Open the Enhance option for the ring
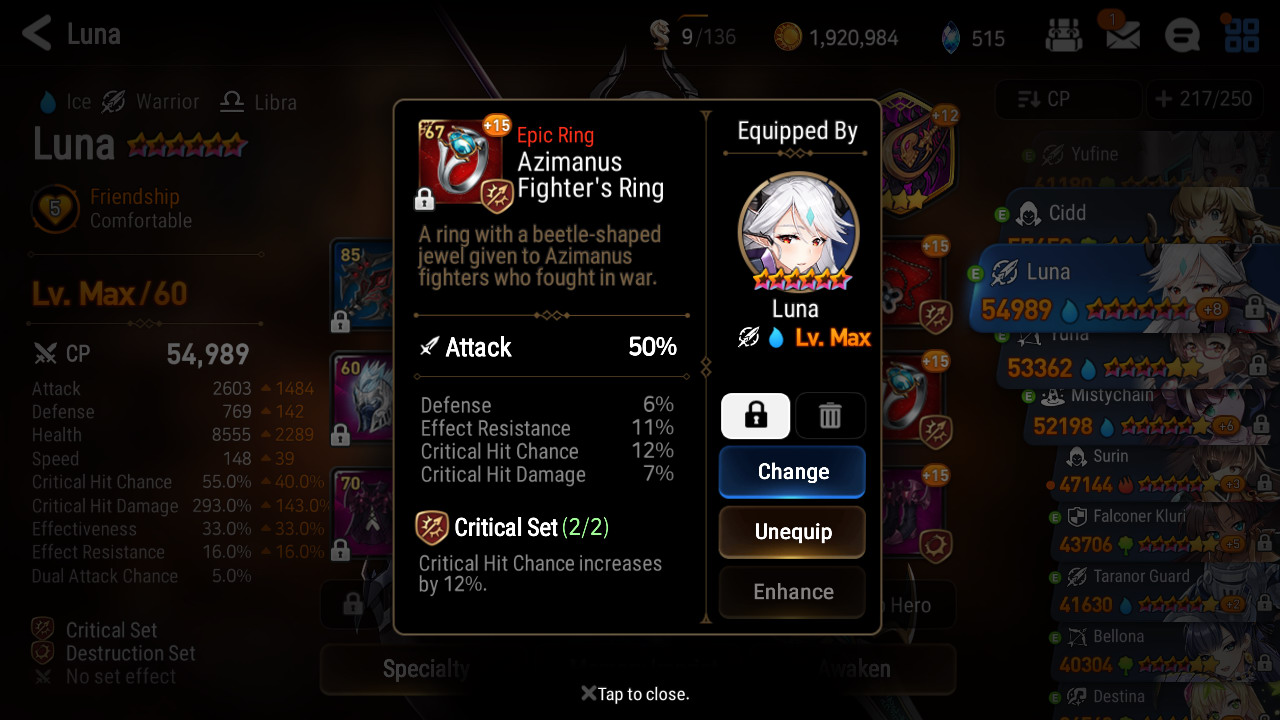 (x=792, y=591)
